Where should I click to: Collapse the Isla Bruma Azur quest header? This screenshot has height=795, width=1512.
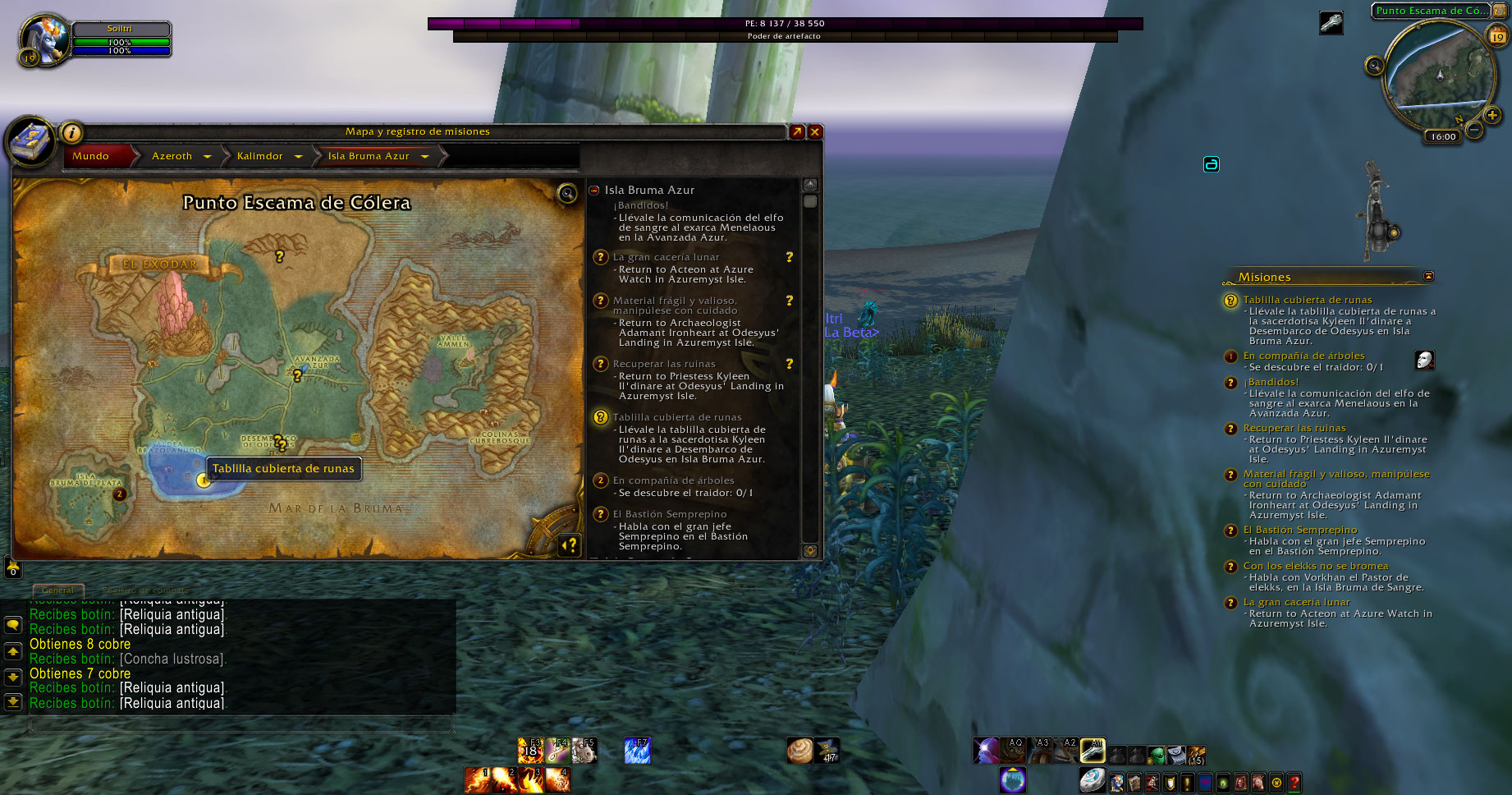594,191
